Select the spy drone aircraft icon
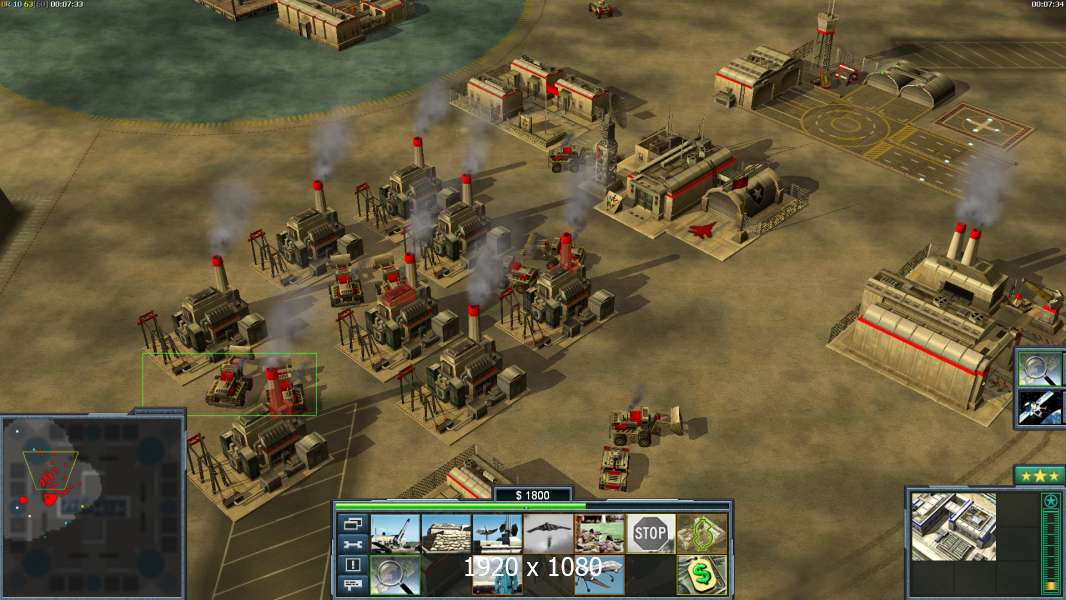Screen dimensions: 1066x600 click(x=599, y=575)
